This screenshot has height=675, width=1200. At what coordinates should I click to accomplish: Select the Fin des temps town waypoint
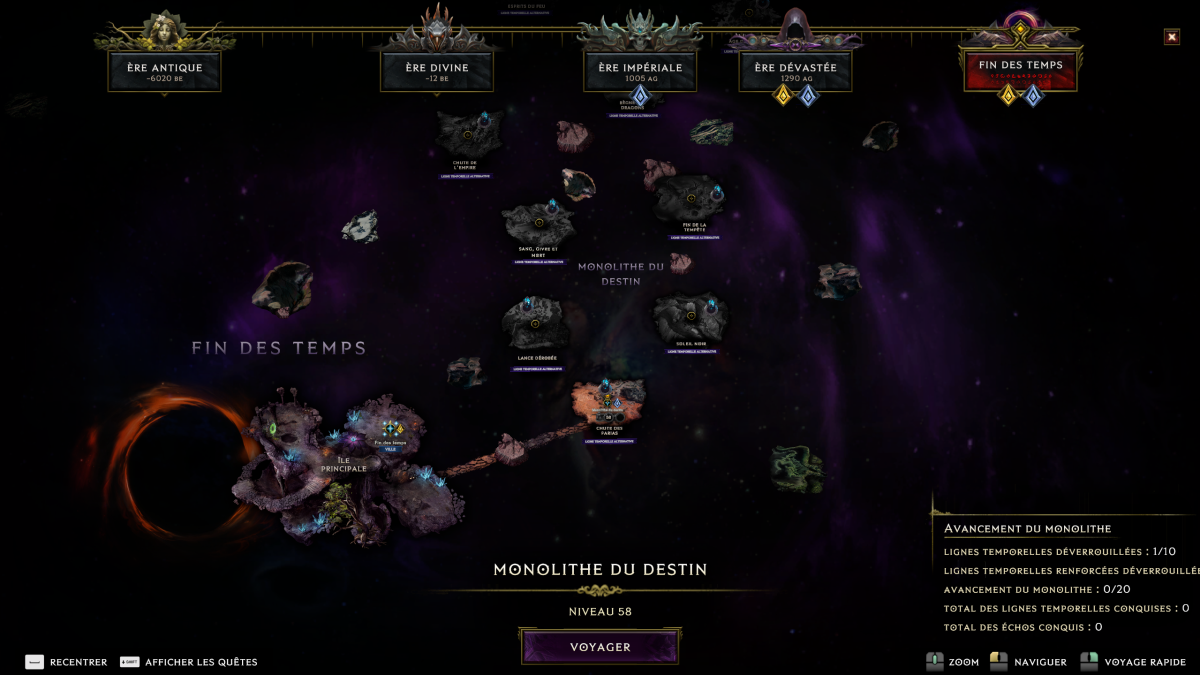(390, 429)
